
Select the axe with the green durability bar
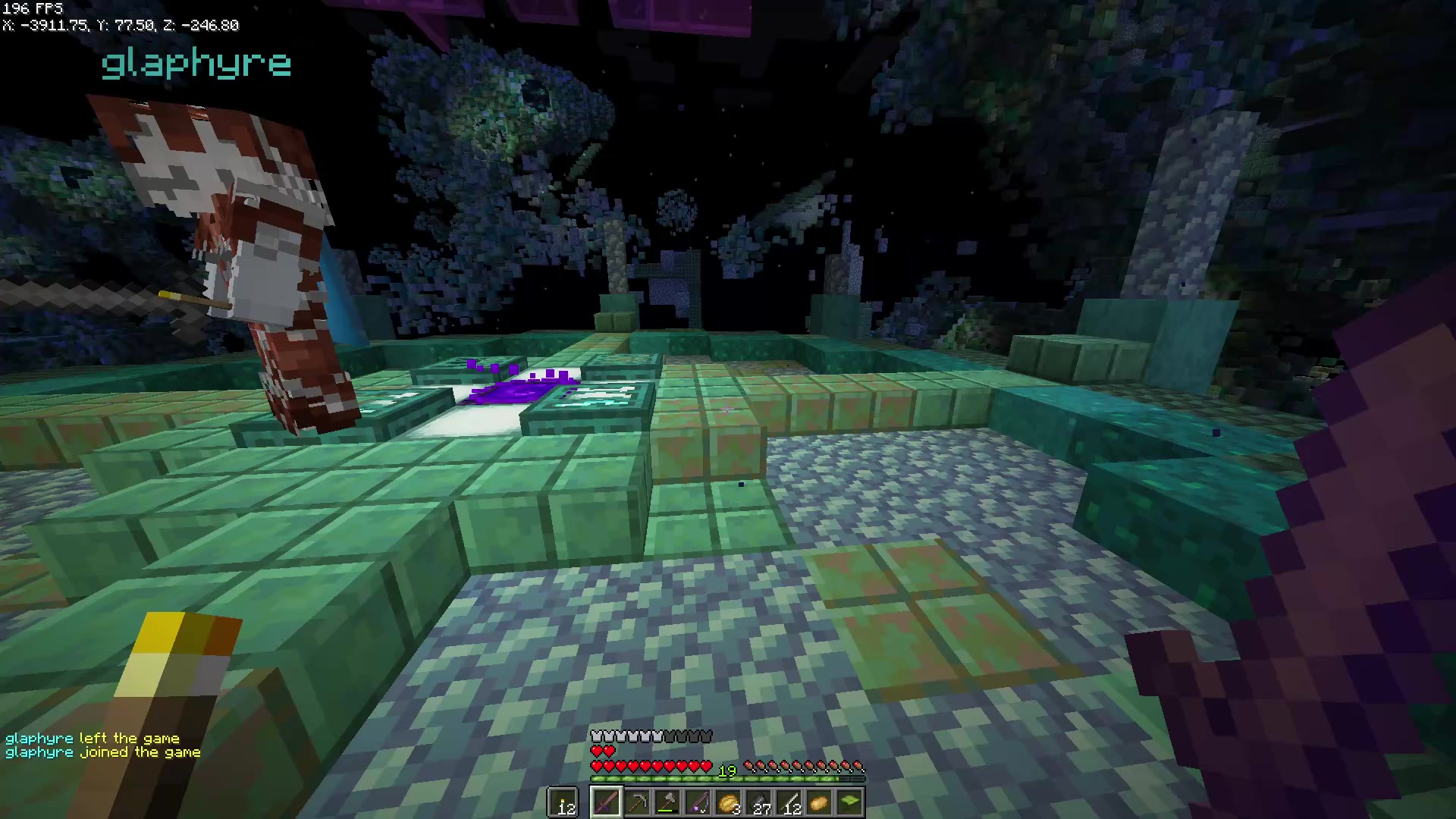point(668,801)
